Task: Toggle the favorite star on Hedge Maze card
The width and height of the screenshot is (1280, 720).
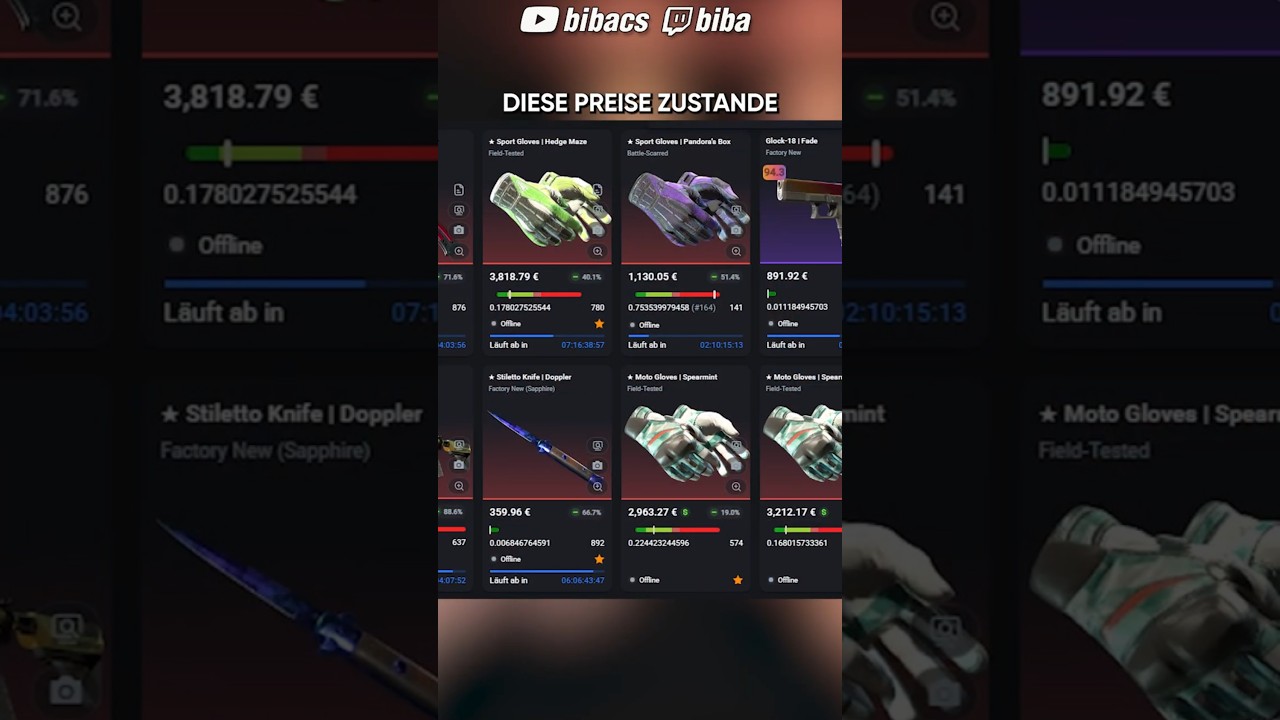Action: [599, 324]
